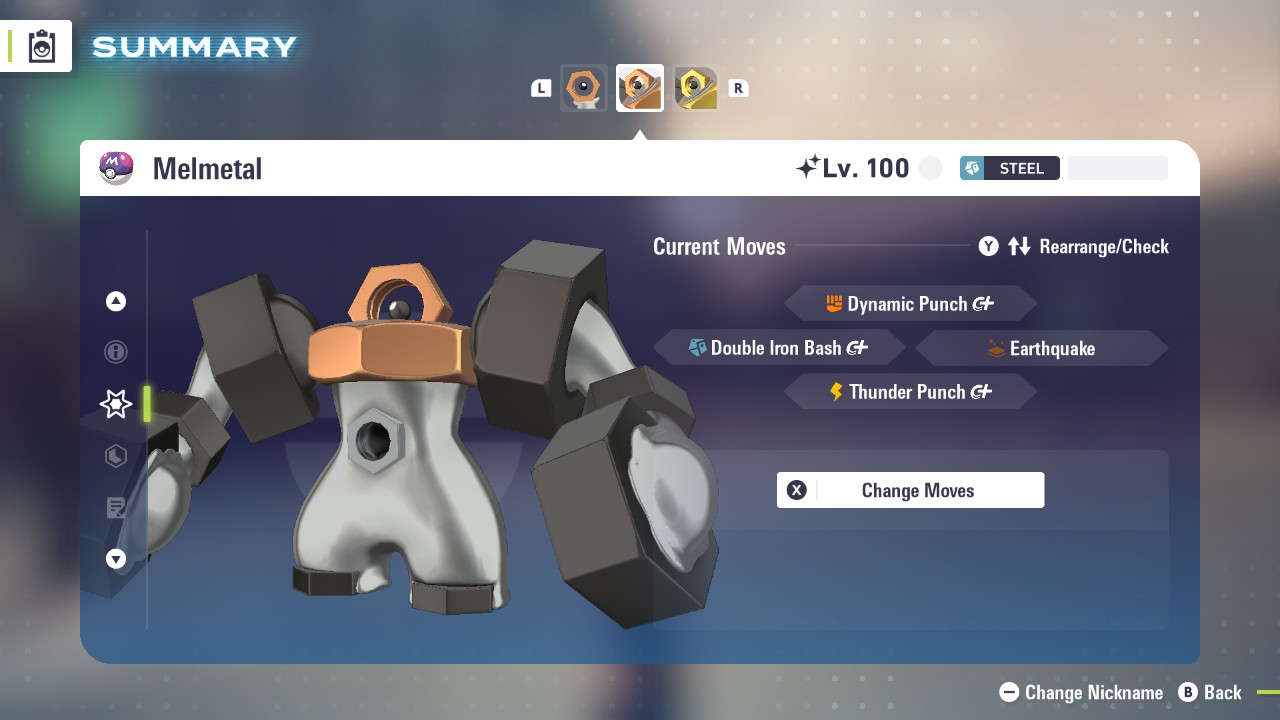The image size is (1280, 720).
Task: Click the up arrow above the sidebar icons
Action: 115,300
